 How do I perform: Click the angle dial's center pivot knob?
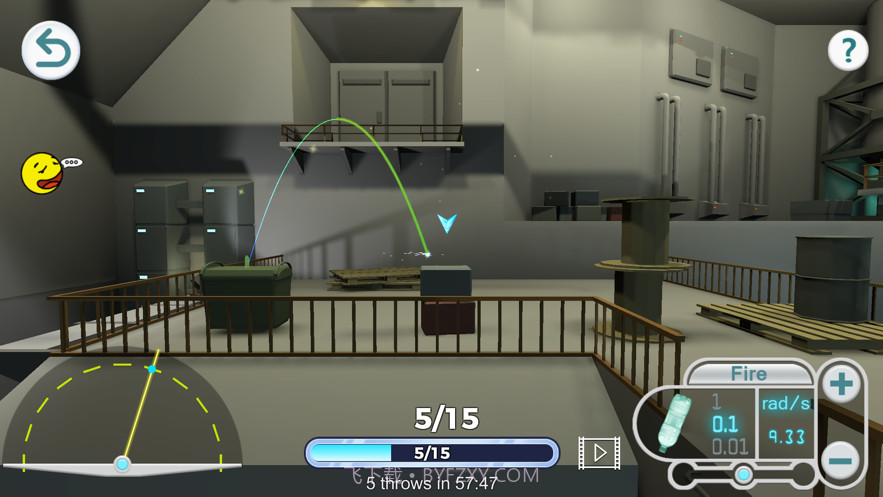click(x=122, y=464)
